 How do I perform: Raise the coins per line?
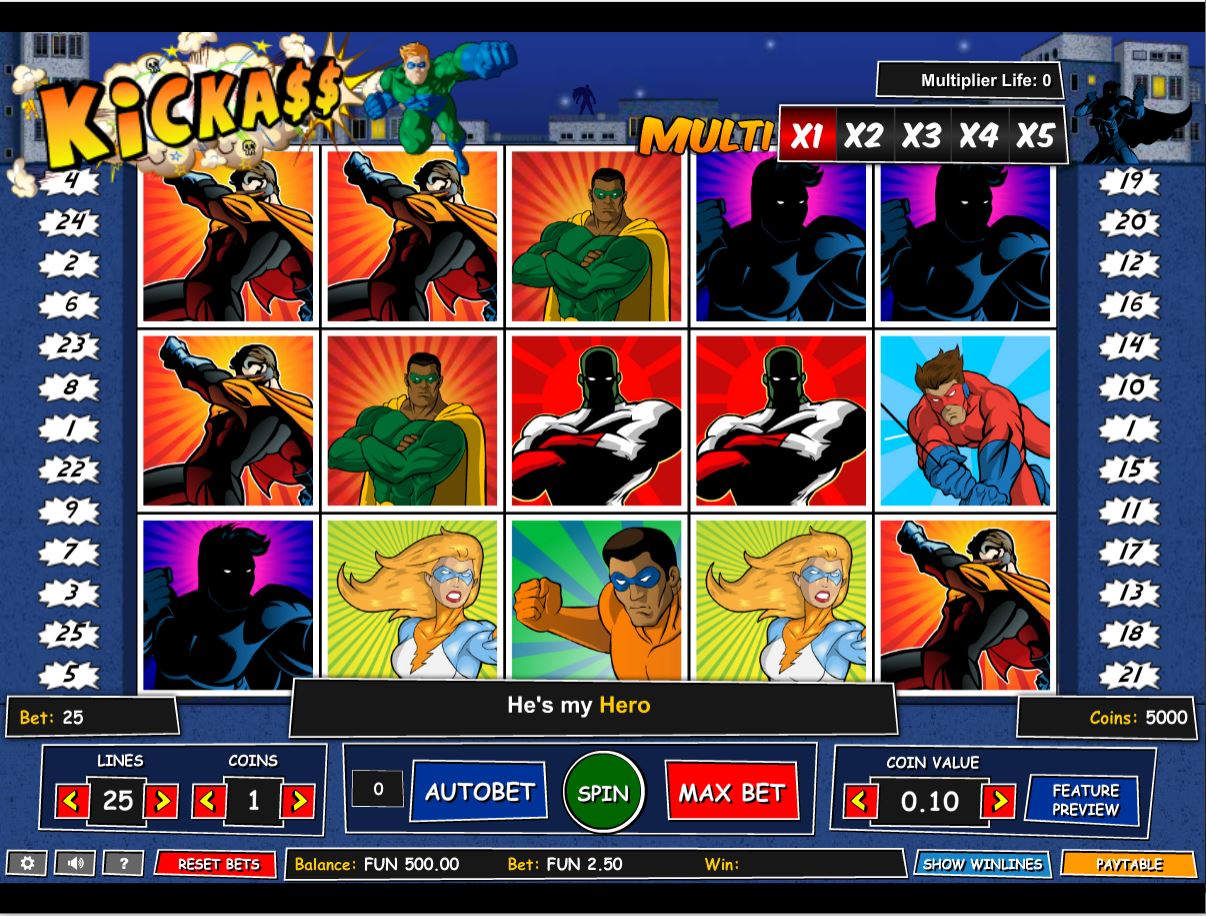pyautogui.click(x=298, y=801)
